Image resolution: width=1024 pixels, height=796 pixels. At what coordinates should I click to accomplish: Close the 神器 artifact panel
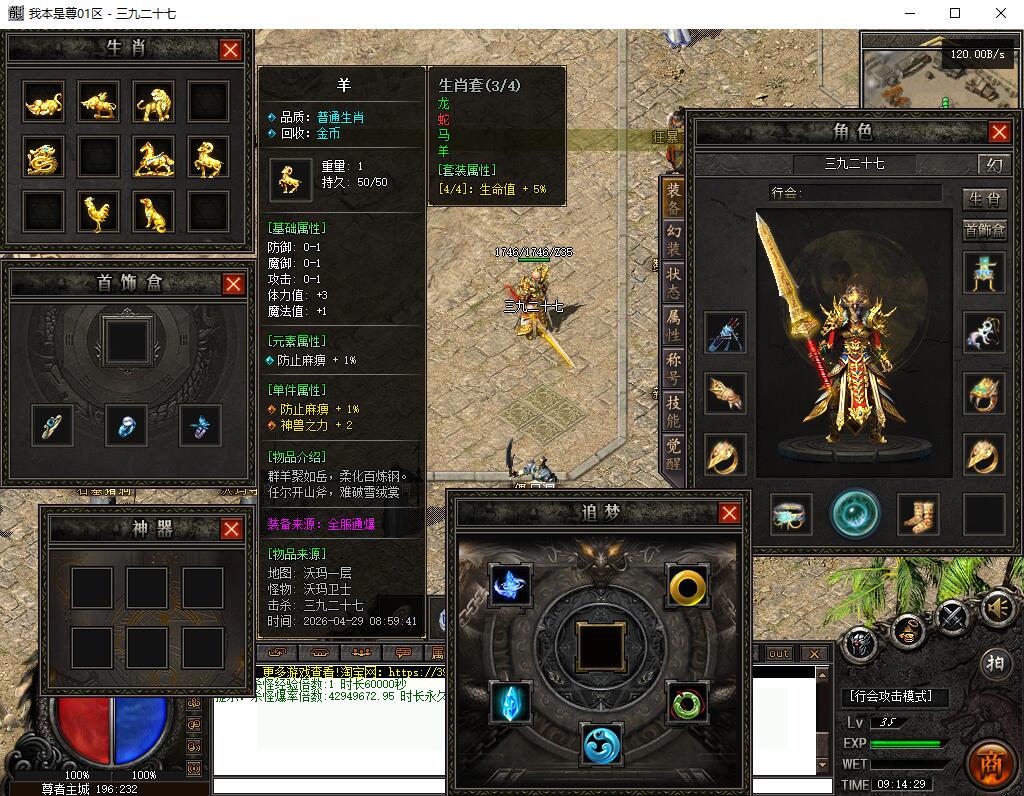[x=231, y=529]
